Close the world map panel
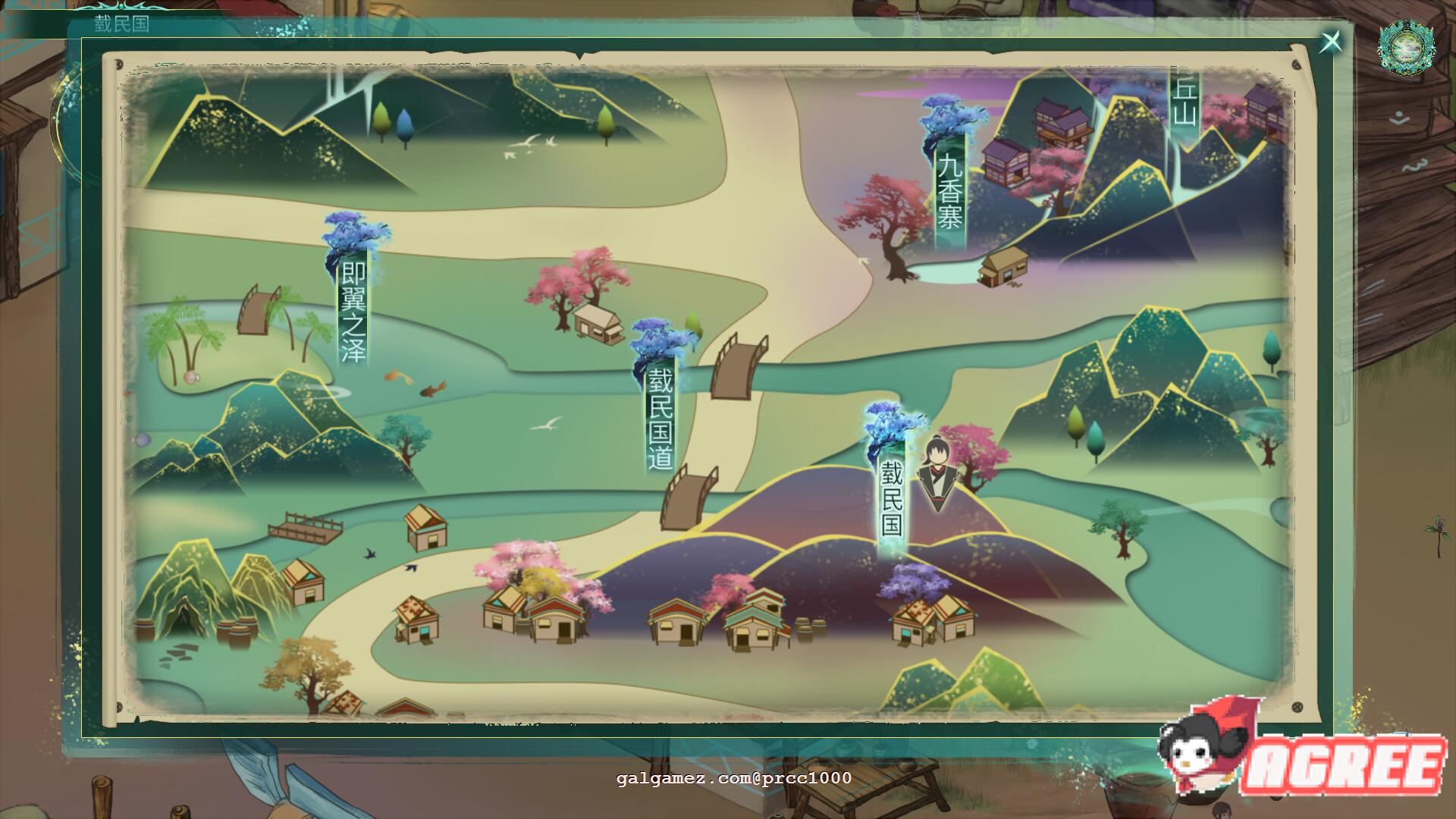 (1331, 42)
